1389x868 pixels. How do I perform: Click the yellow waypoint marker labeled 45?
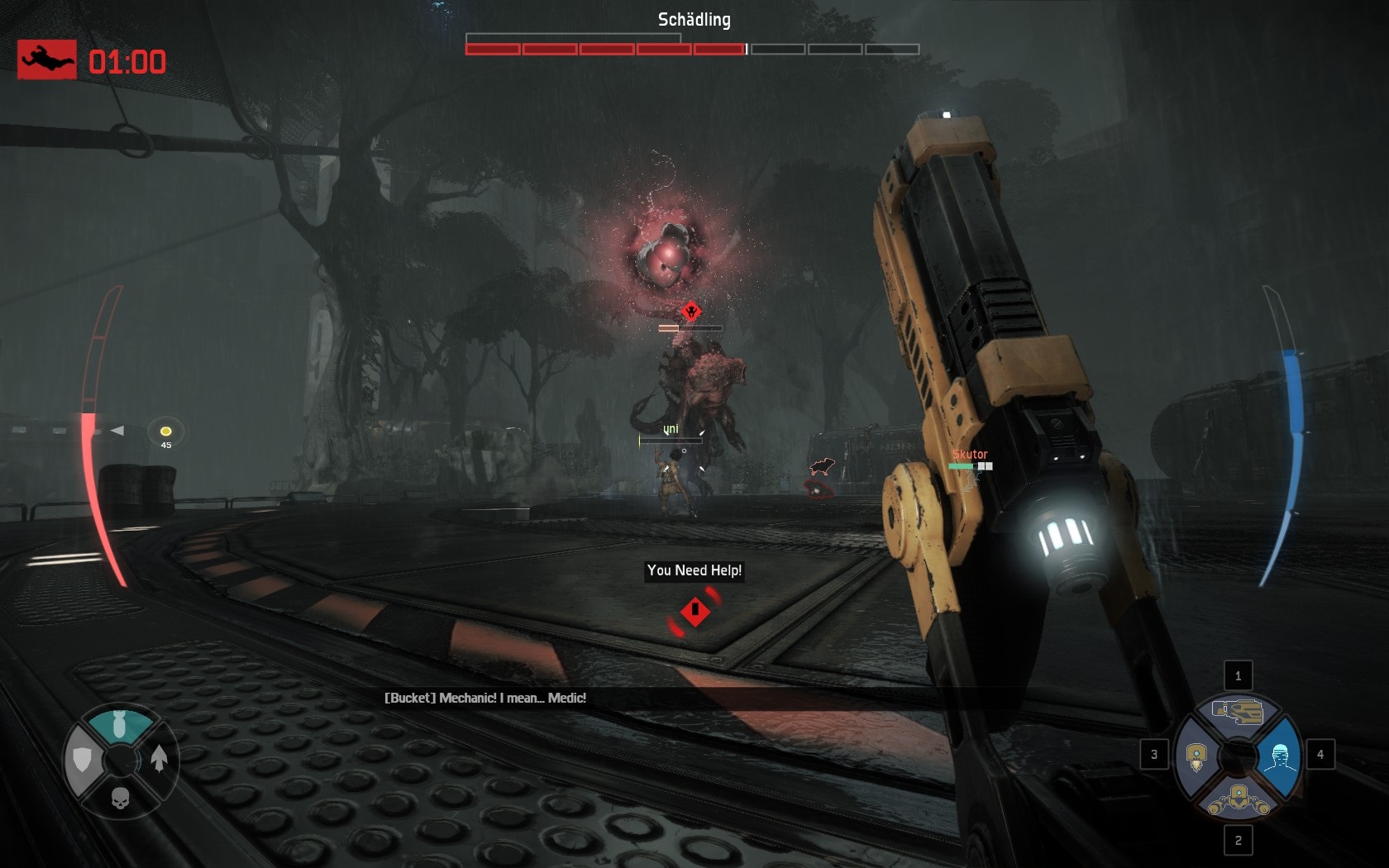(165, 432)
